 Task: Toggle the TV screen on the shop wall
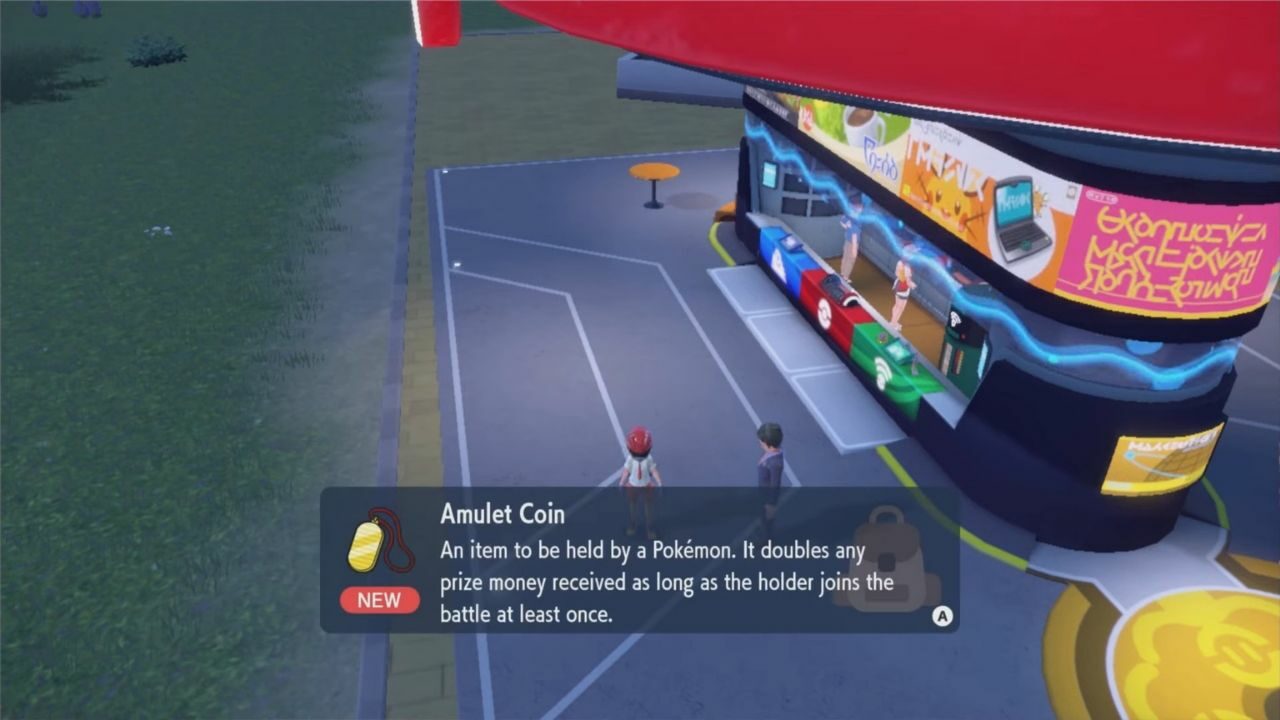coord(768,172)
